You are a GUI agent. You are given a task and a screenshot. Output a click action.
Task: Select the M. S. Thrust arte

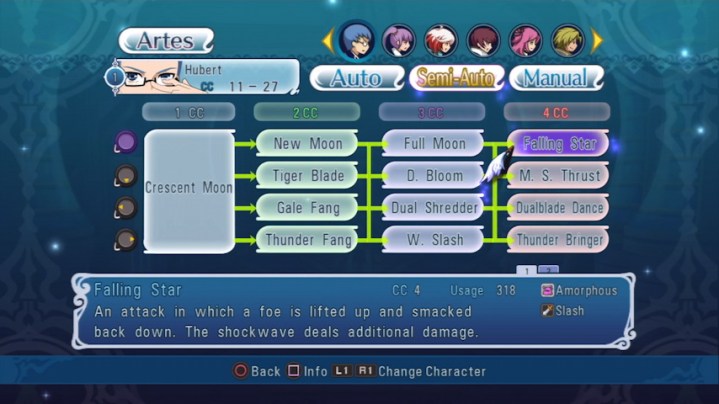pyautogui.click(x=559, y=176)
